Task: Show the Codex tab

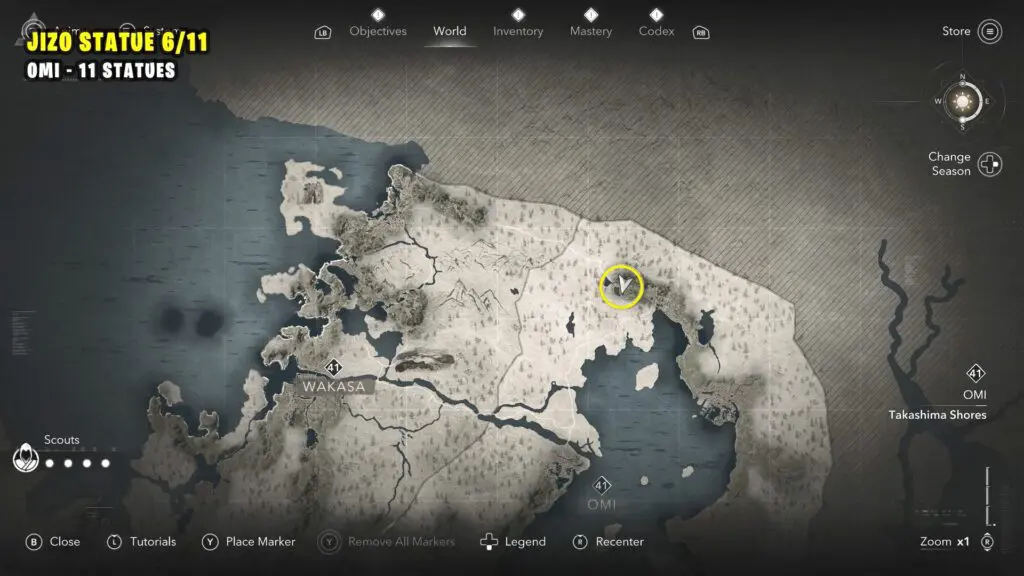Action: point(656,31)
